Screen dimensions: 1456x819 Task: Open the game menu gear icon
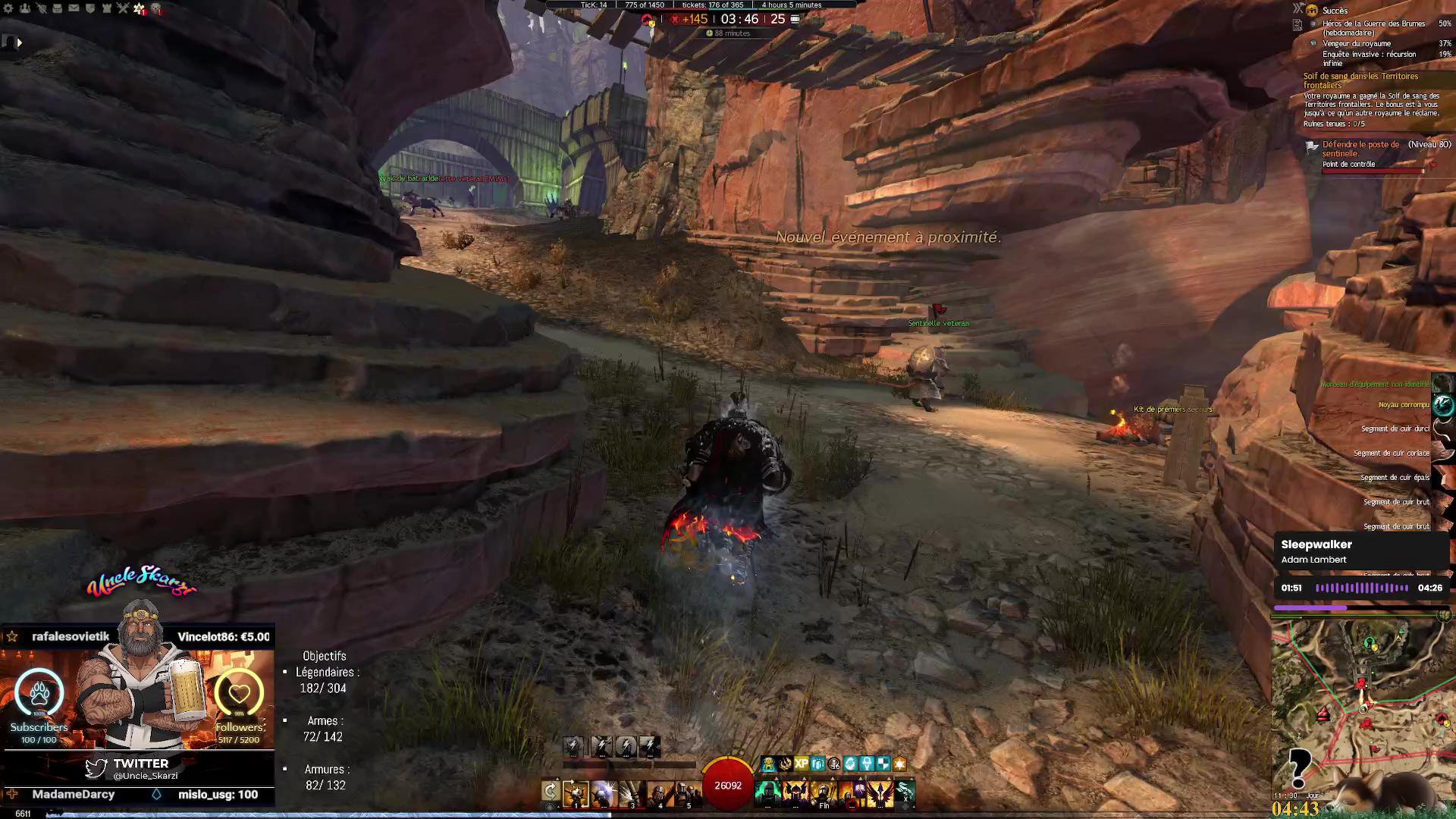(8, 8)
